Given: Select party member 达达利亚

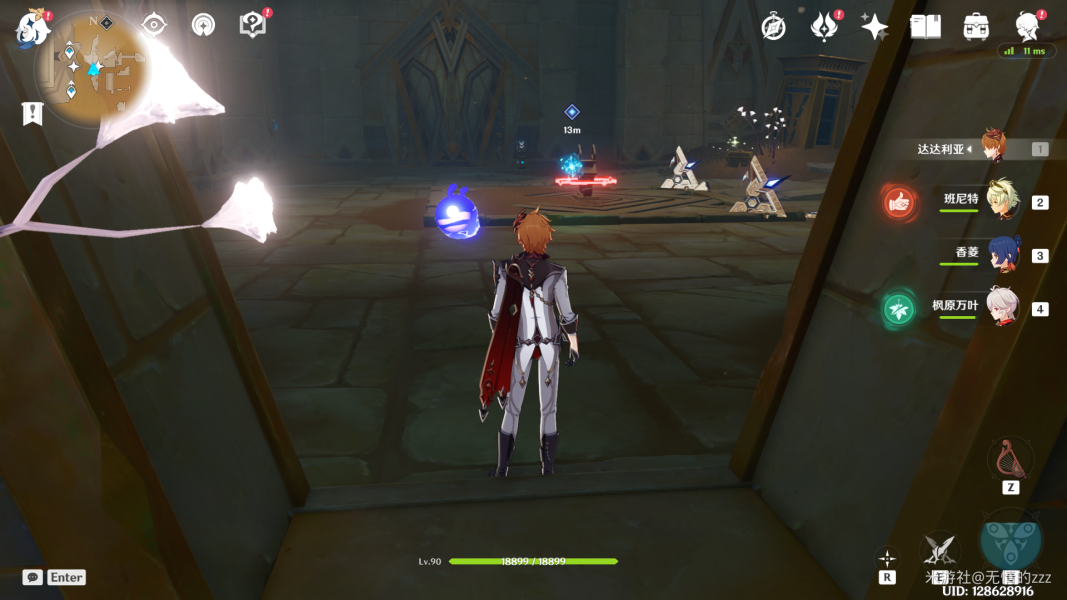Looking at the screenshot, I should tap(990, 148).
